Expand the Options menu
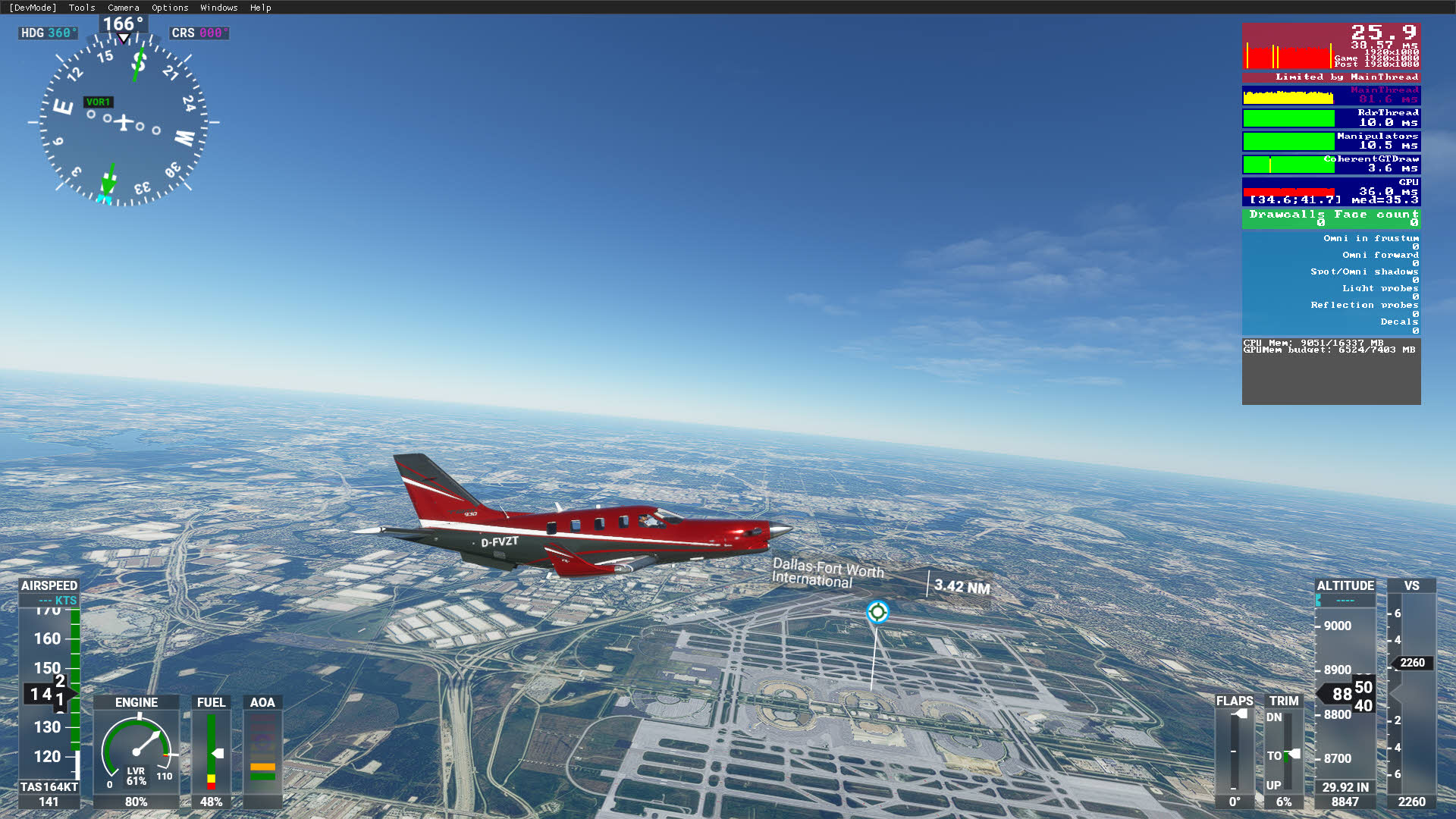 pyautogui.click(x=169, y=8)
